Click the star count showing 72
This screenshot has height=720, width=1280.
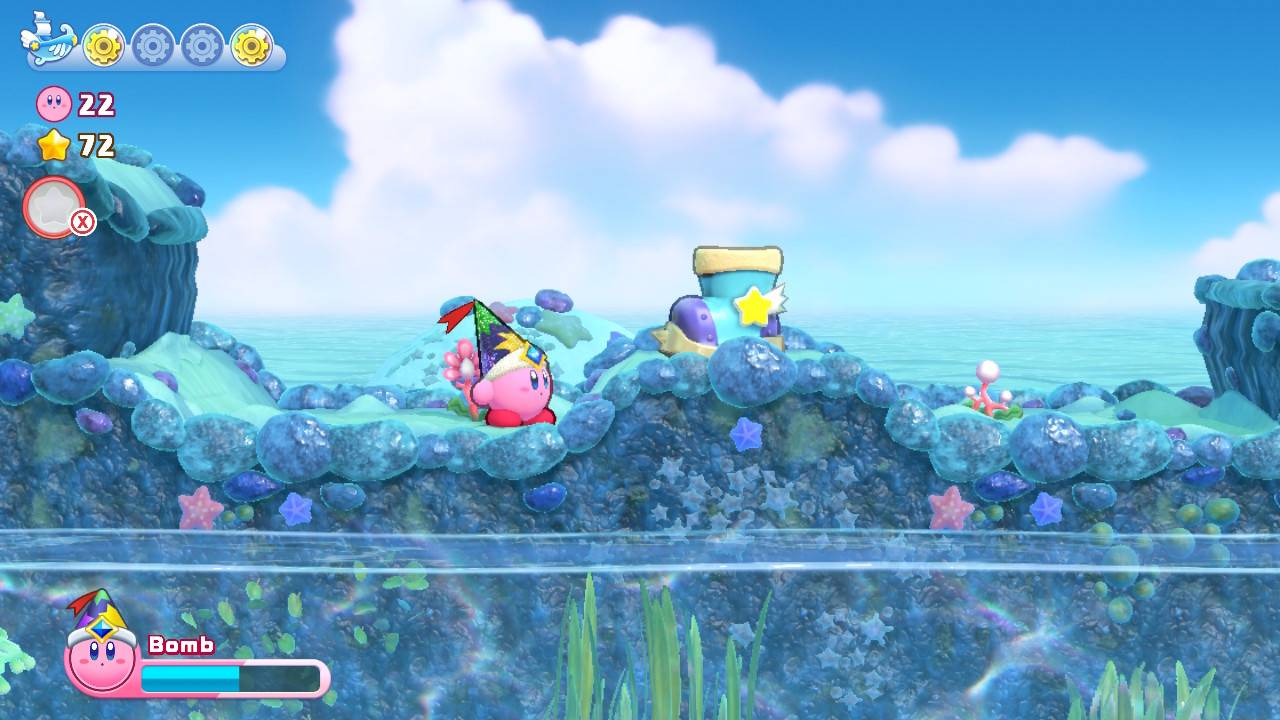click(96, 148)
